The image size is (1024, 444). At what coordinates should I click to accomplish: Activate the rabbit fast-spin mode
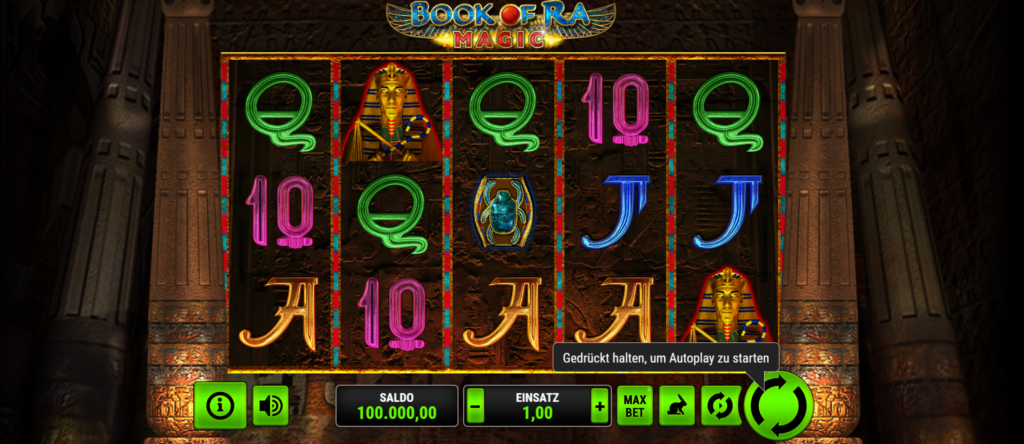coord(677,406)
